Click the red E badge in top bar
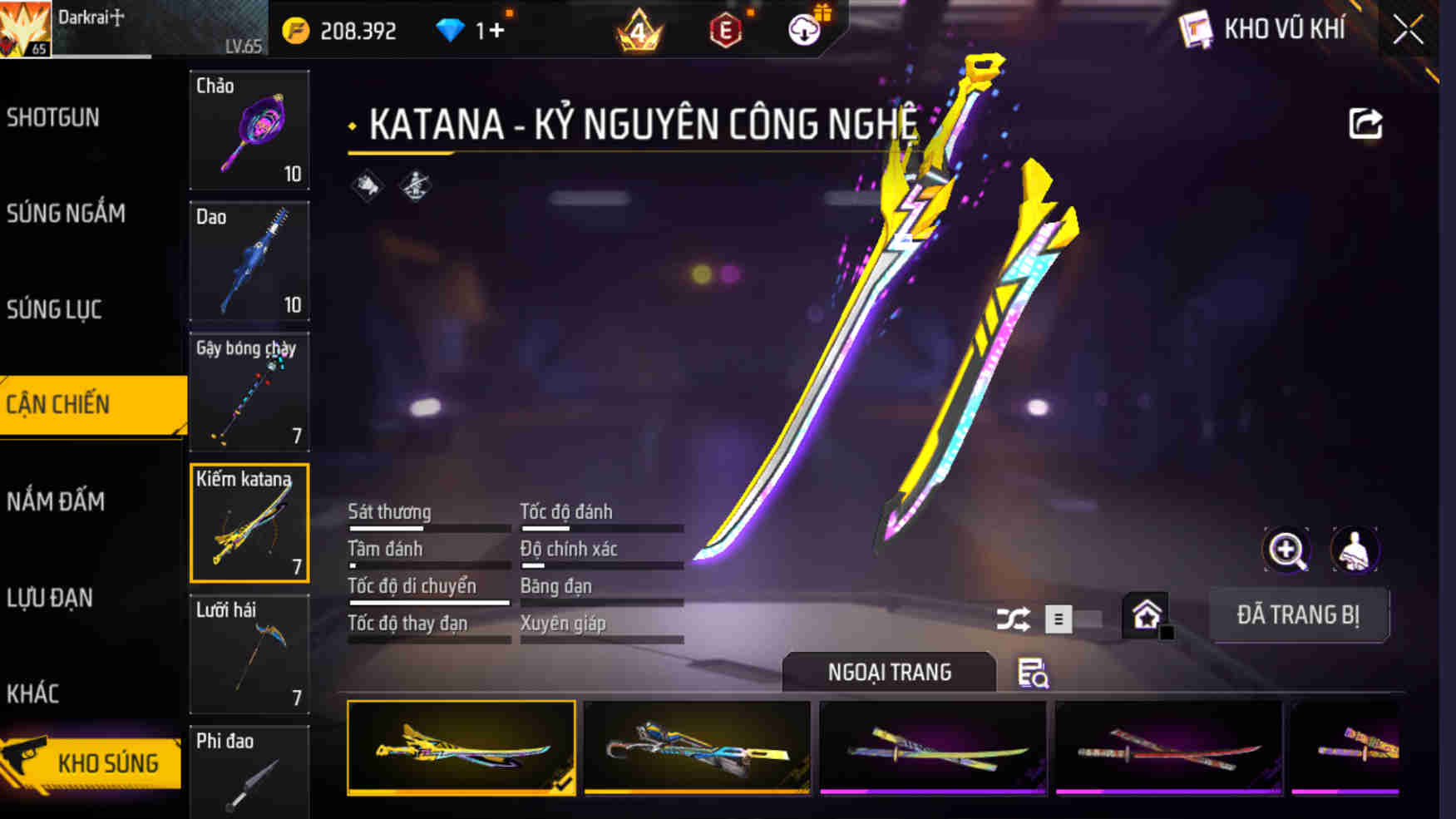The width and height of the screenshot is (1456, 819). [x=724, y=27]
